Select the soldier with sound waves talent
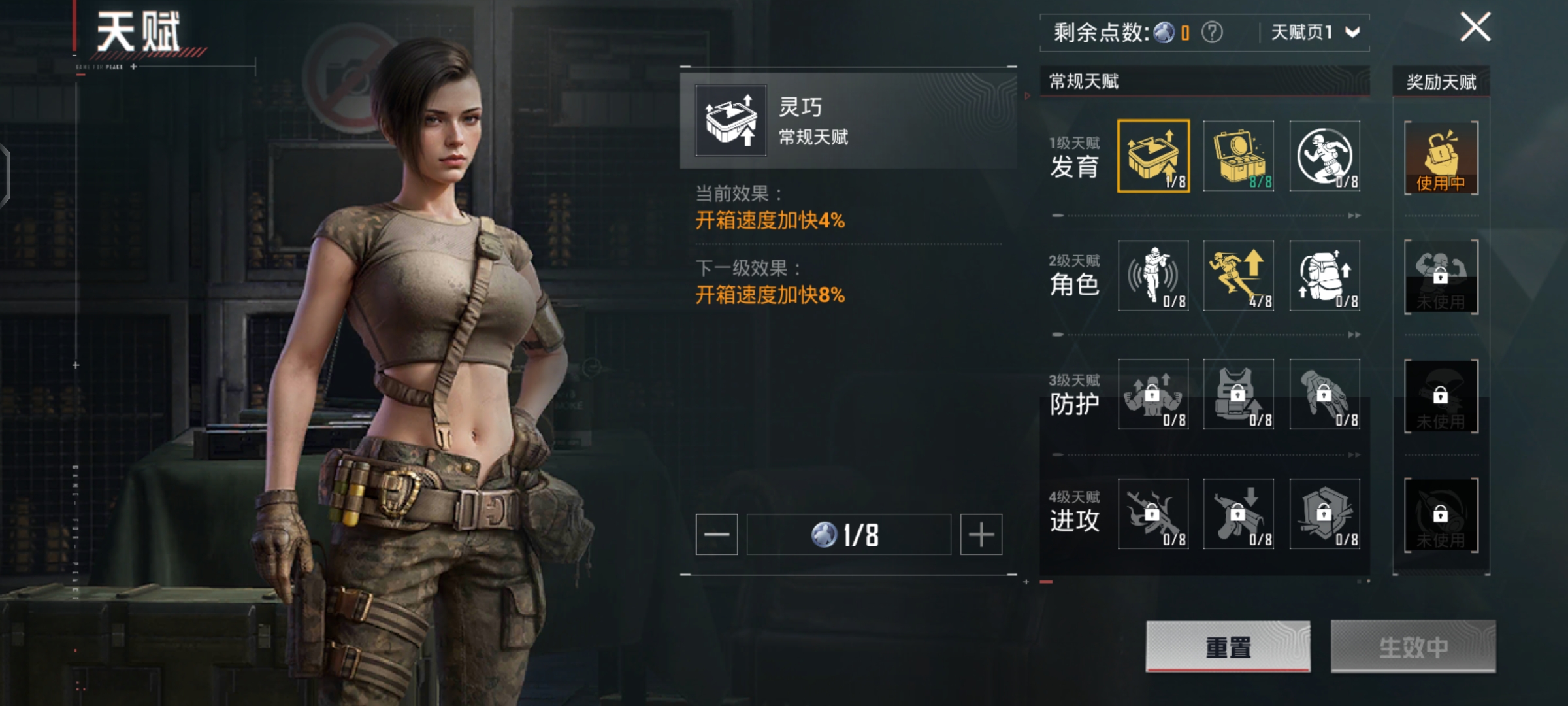This screenshot has height=706, width=1568. [1153, 275]
